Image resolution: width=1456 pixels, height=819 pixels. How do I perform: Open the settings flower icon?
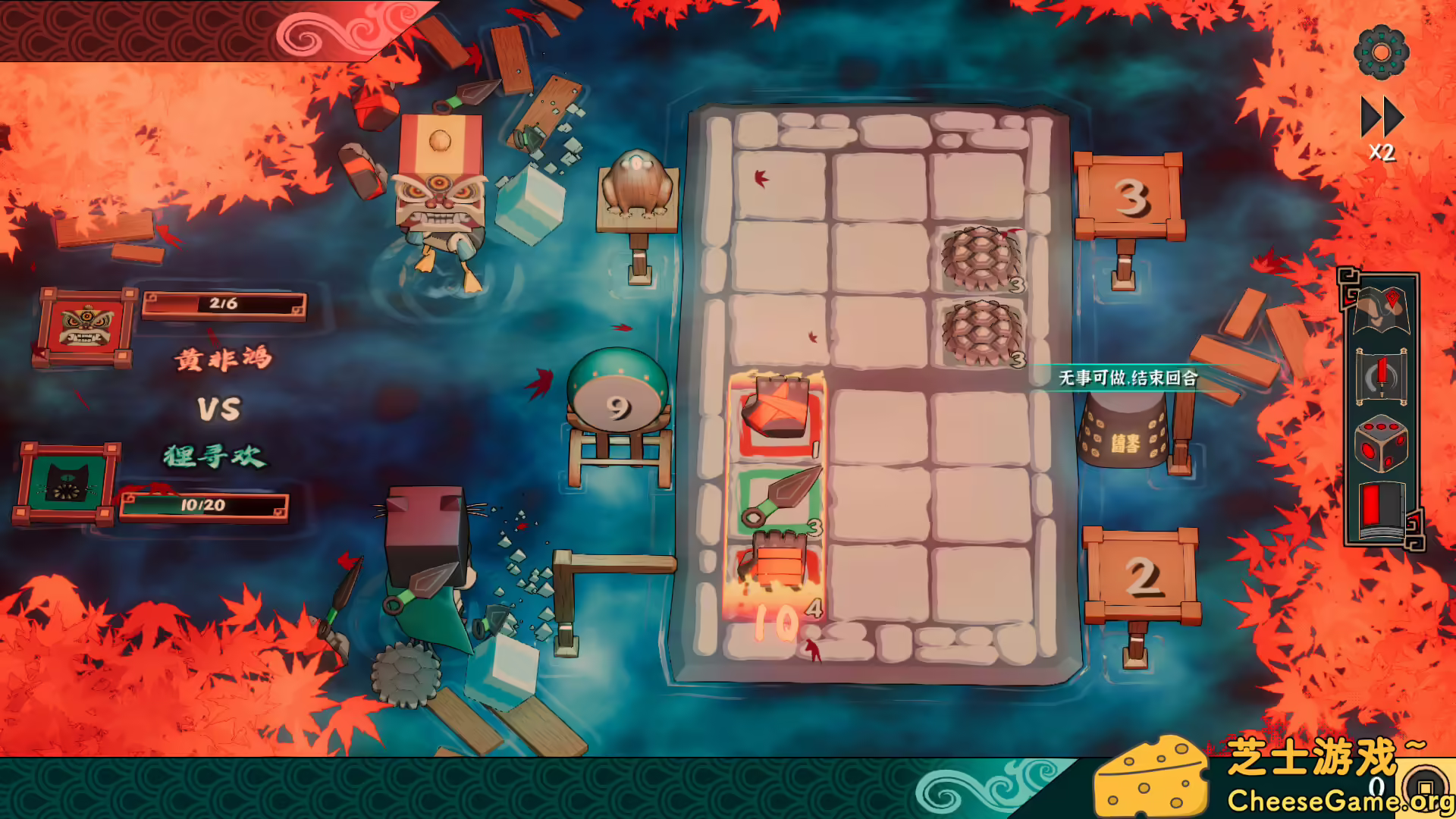click(x=1382, y=55)
